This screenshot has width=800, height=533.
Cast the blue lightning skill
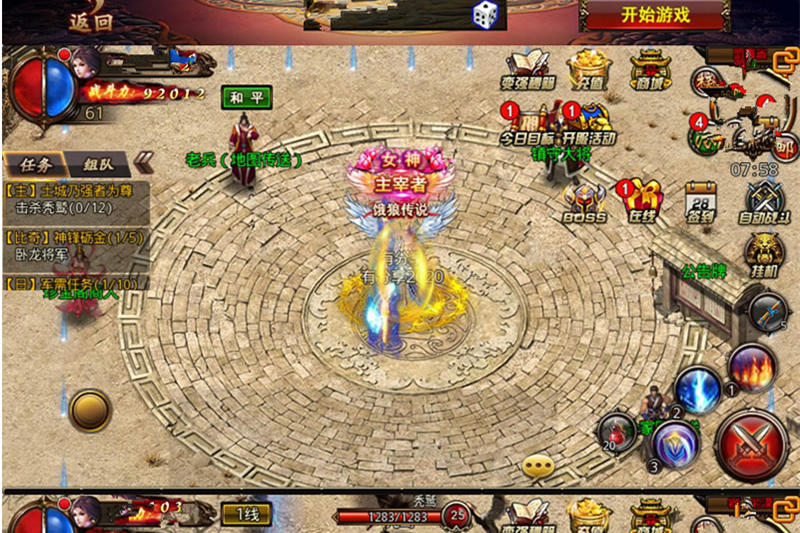[697, 388]
